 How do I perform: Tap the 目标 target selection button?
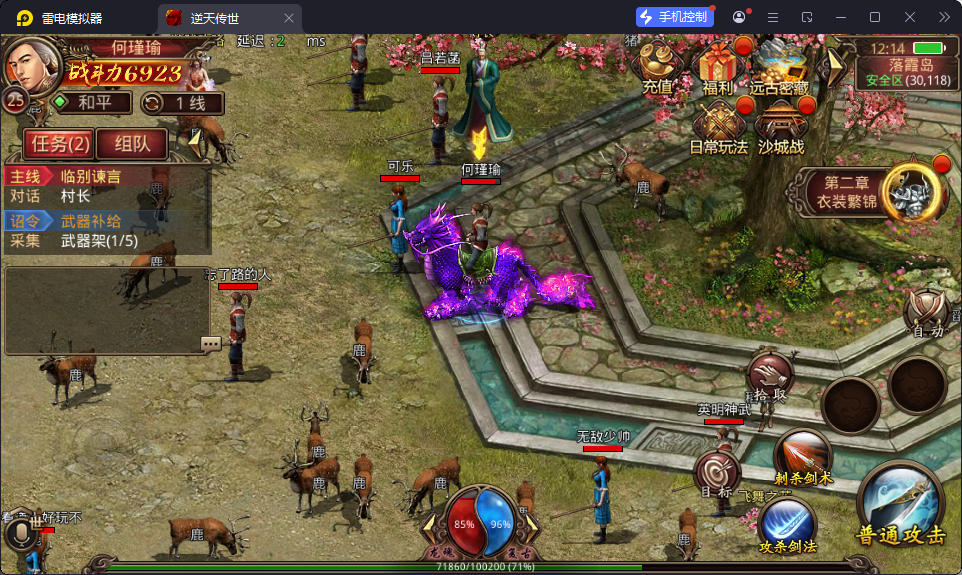point(716,474)
